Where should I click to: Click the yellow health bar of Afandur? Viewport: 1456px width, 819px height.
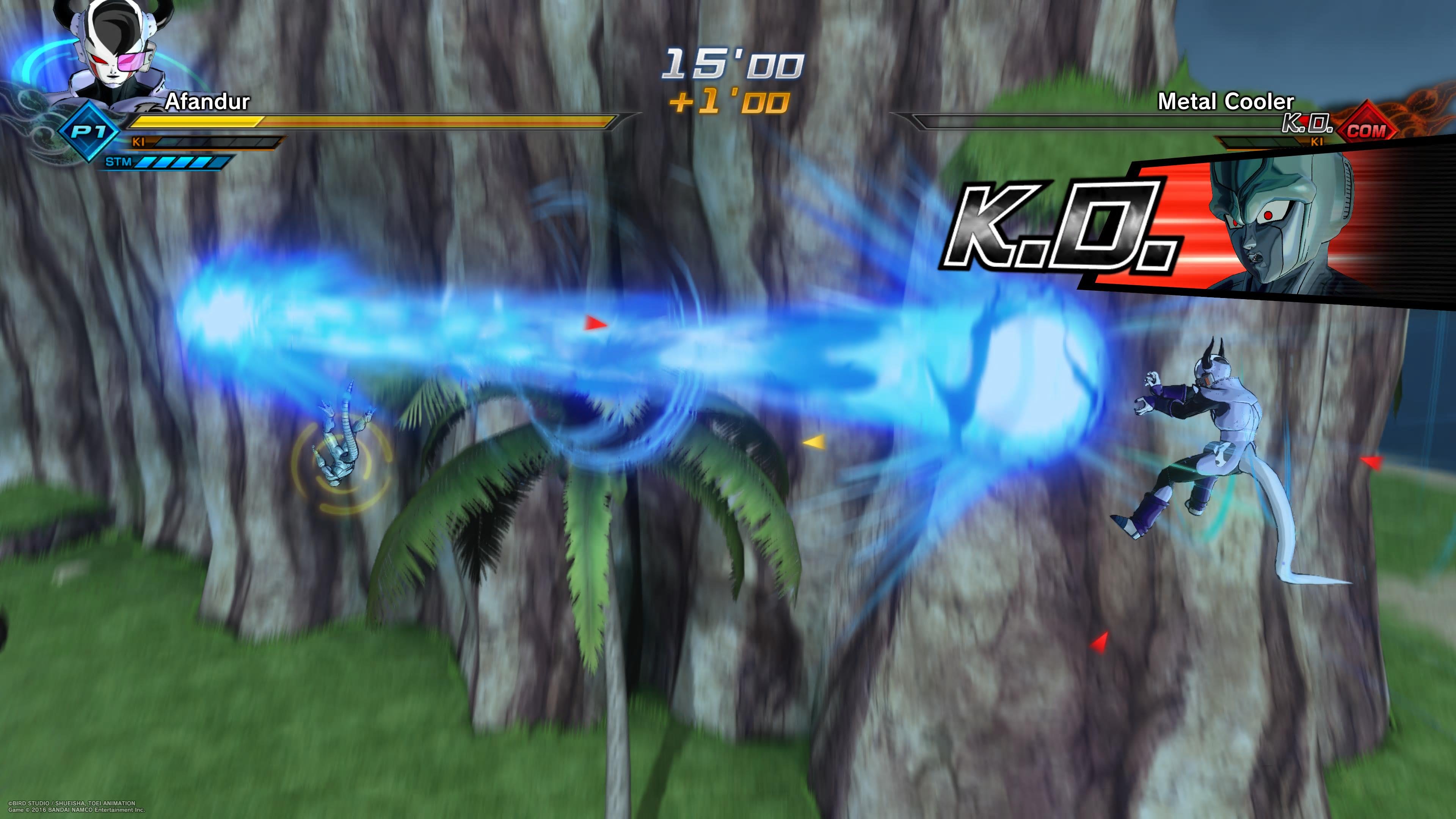pos(195,121)
